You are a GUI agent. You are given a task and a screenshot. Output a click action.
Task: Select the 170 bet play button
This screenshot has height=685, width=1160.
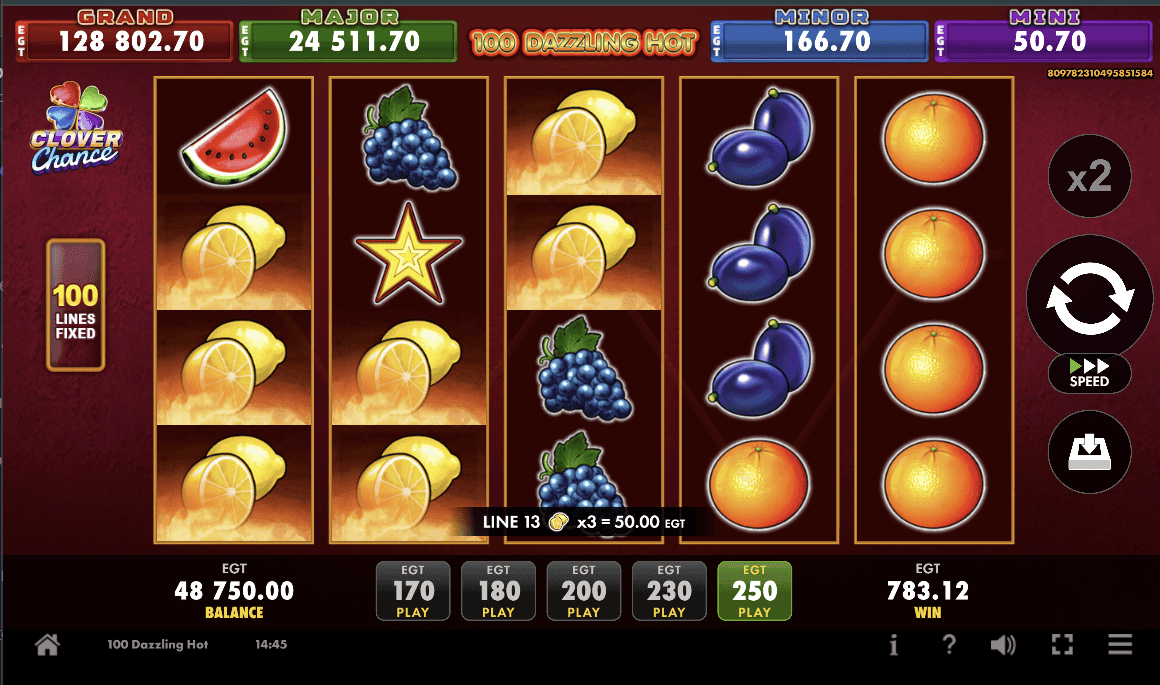pyautogui.click(x=412, y=591)
